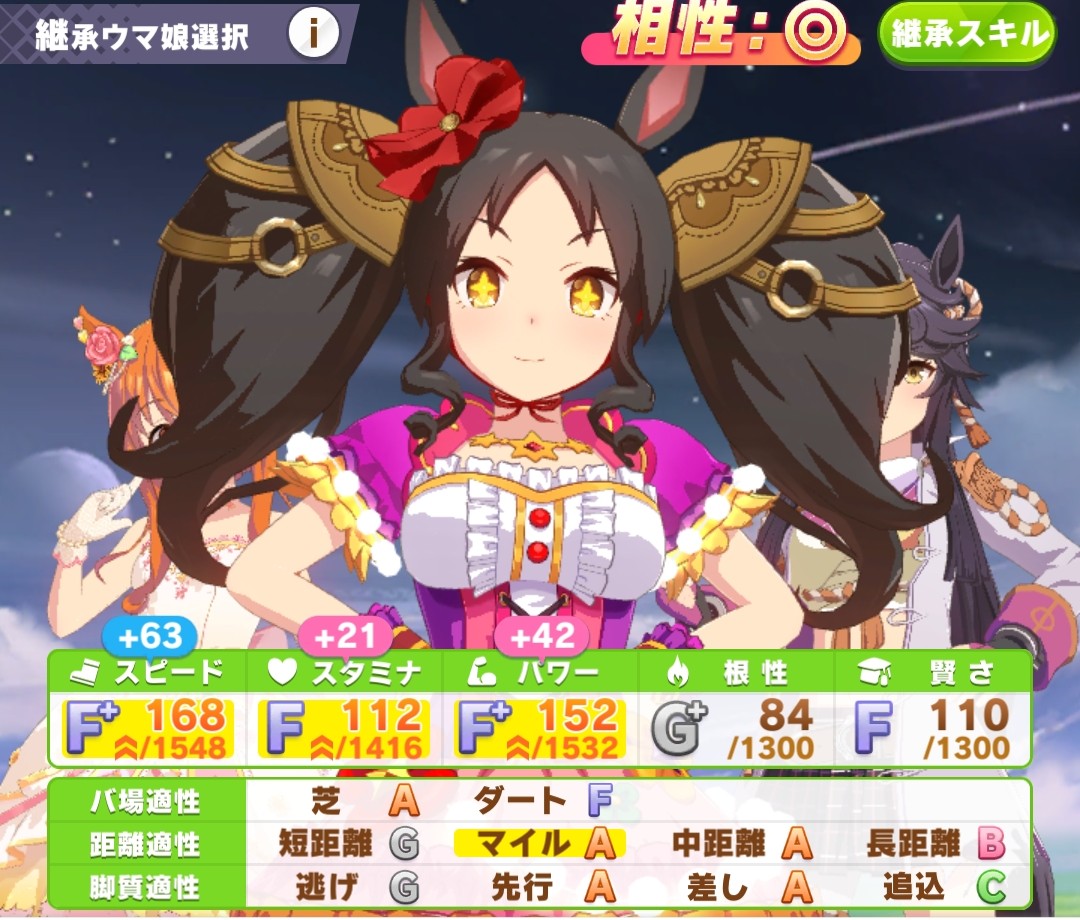Open the info button beside 継承ウマ娘選択
Screen dimensions: 1080x920
tap(313, 35)
